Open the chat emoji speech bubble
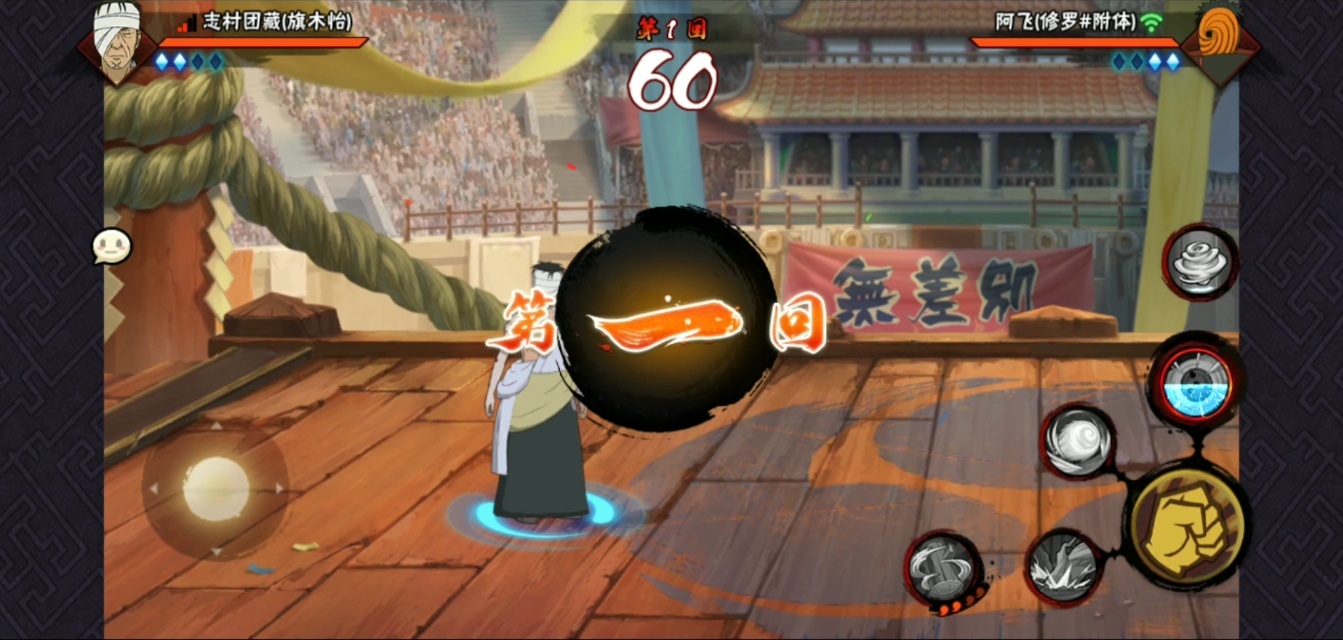Screen dimensions: 1343x640 [111, 246]
